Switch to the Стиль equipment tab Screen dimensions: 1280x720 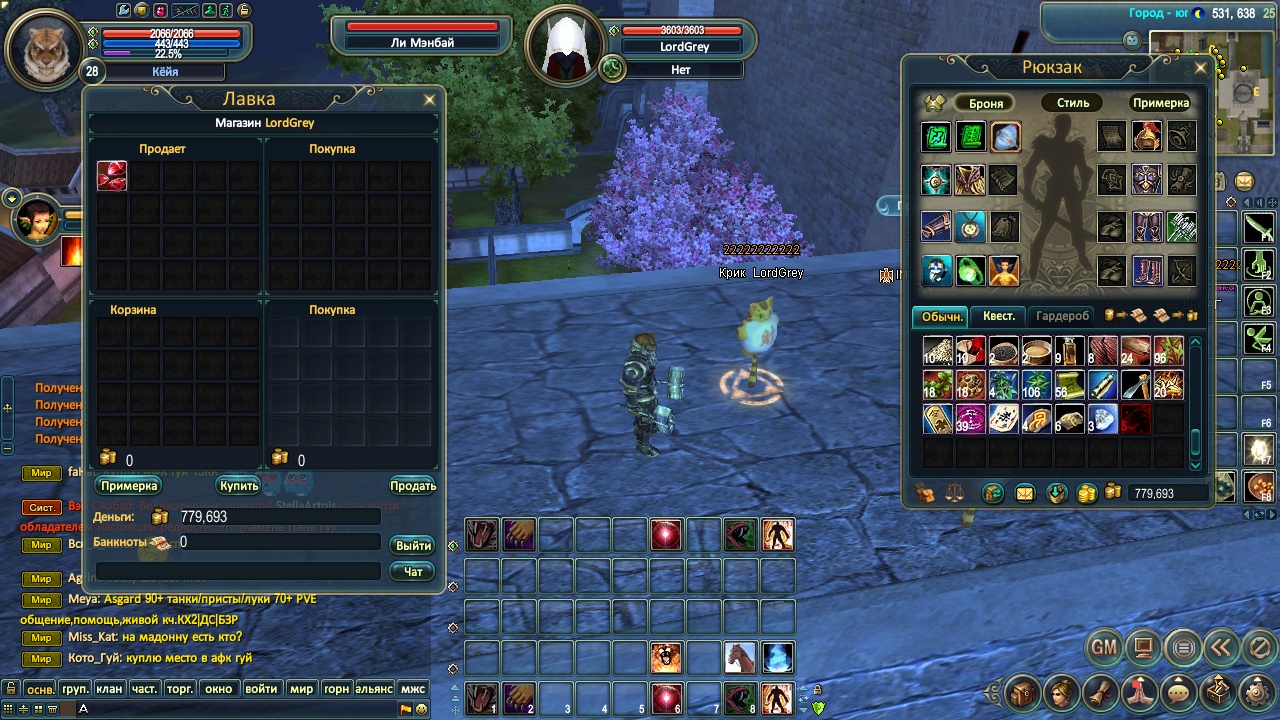point(1073,103)
